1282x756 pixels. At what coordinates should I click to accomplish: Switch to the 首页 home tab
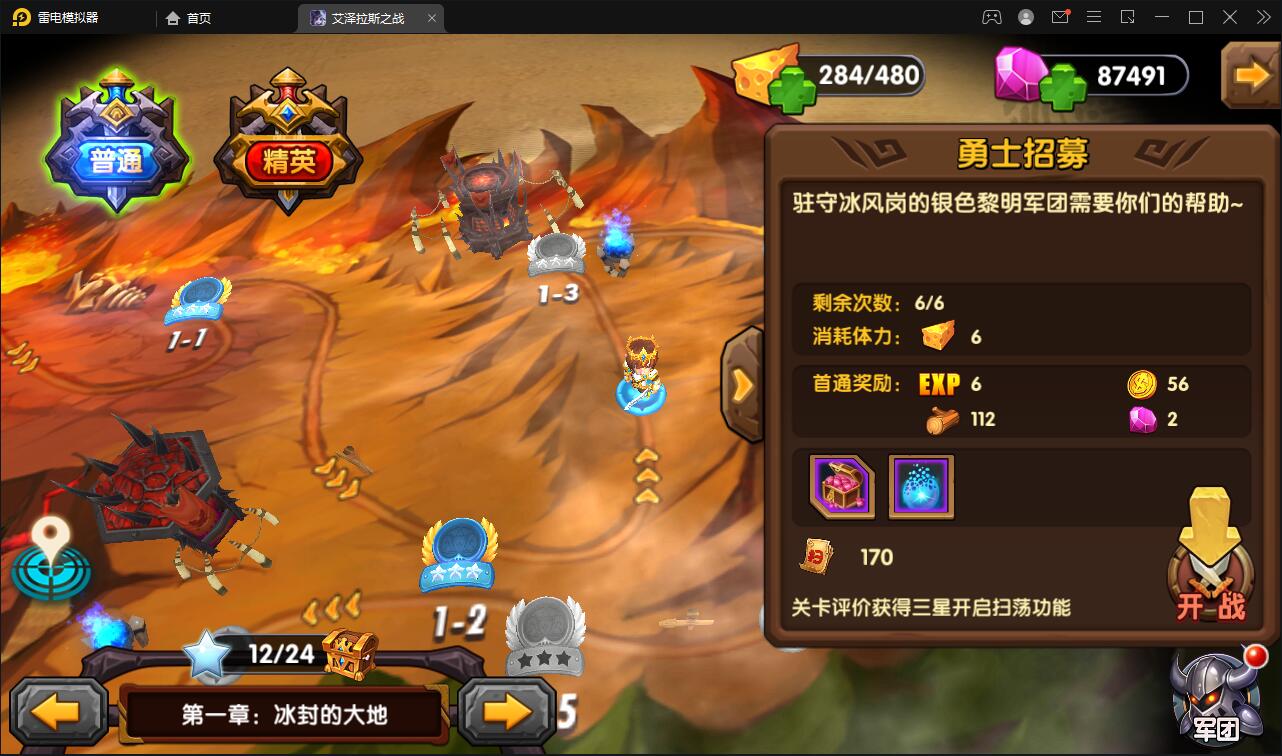(x=189, y=18)
